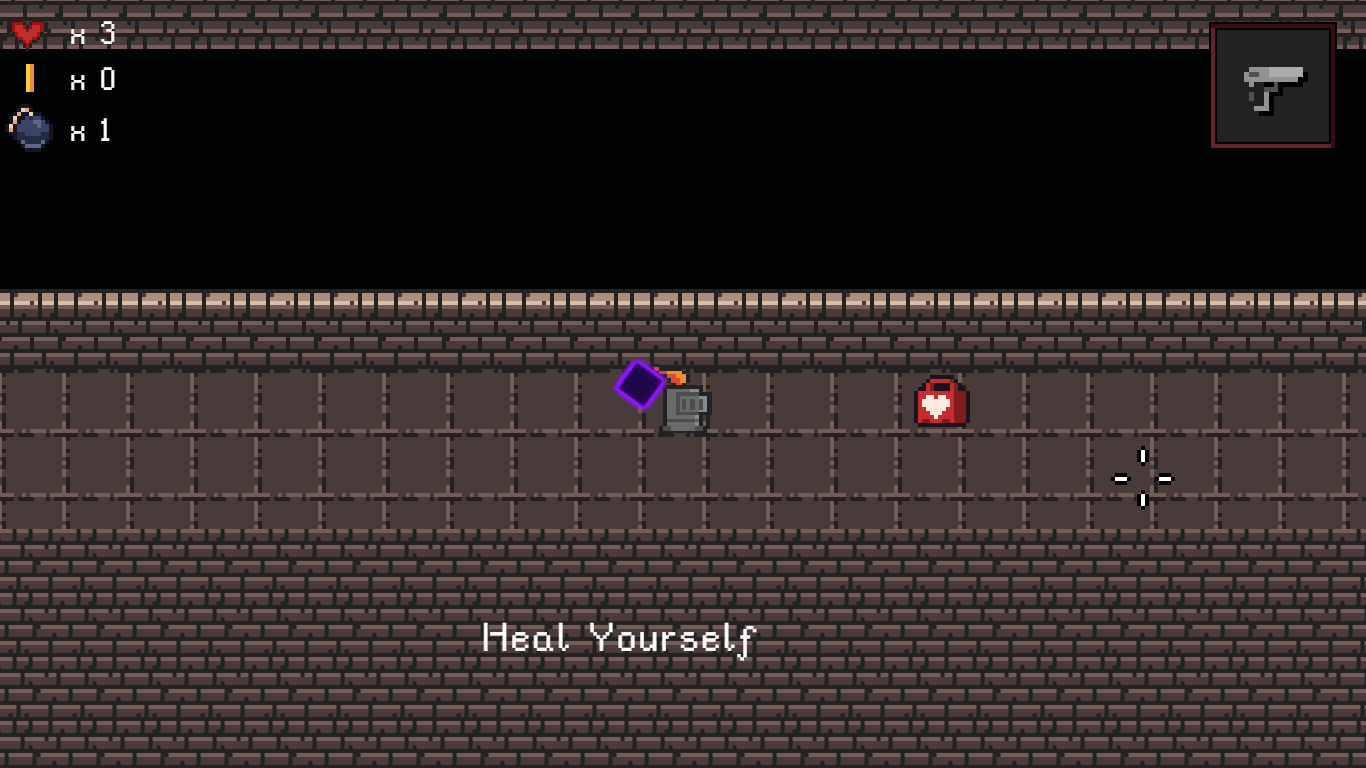1366x768 pixels.
Task: Click the heart counter reading x 3
Action: [93, 30]
